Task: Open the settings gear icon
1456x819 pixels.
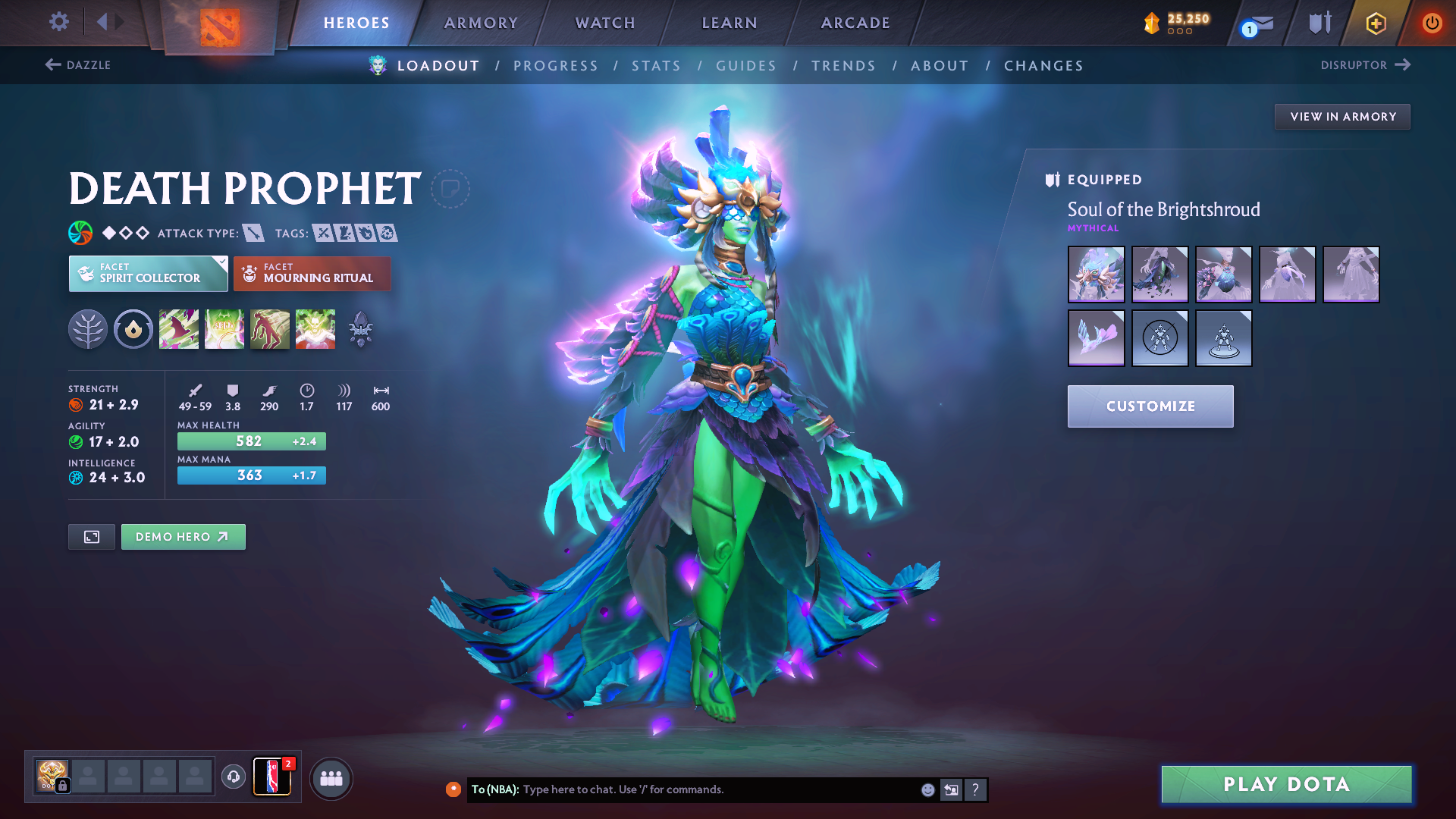Action: click(58, 22)
